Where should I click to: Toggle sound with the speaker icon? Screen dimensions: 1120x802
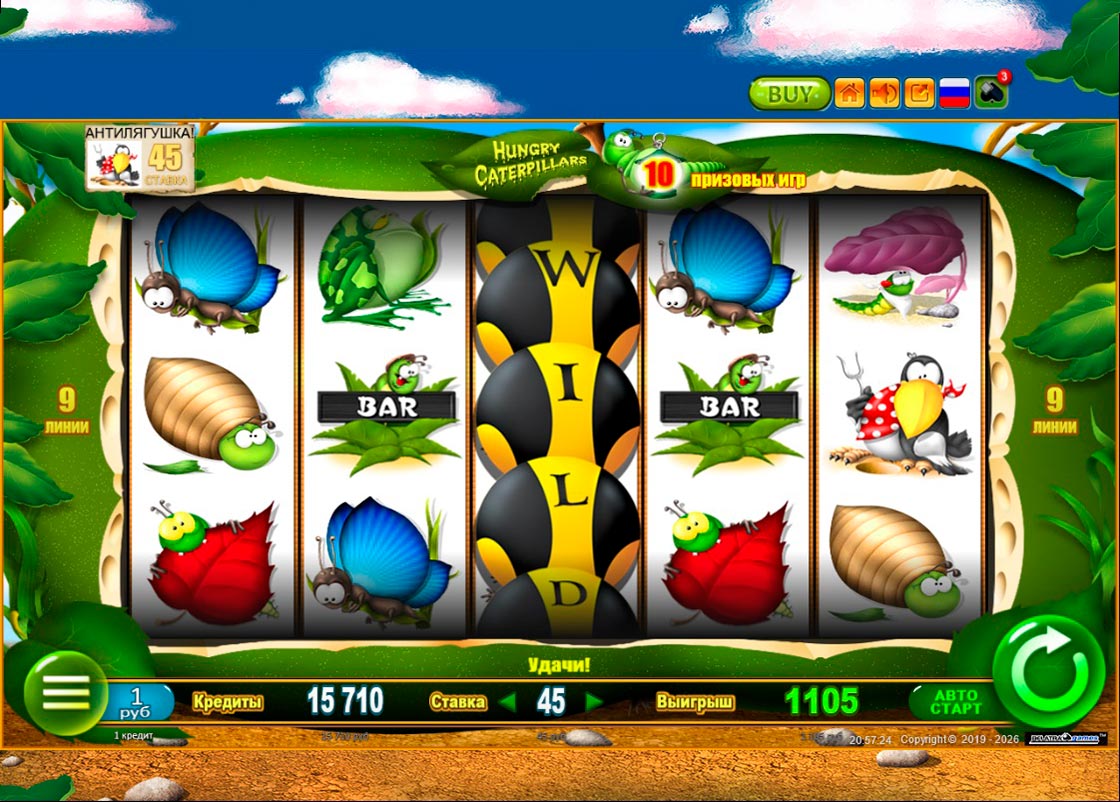[884, 94]
